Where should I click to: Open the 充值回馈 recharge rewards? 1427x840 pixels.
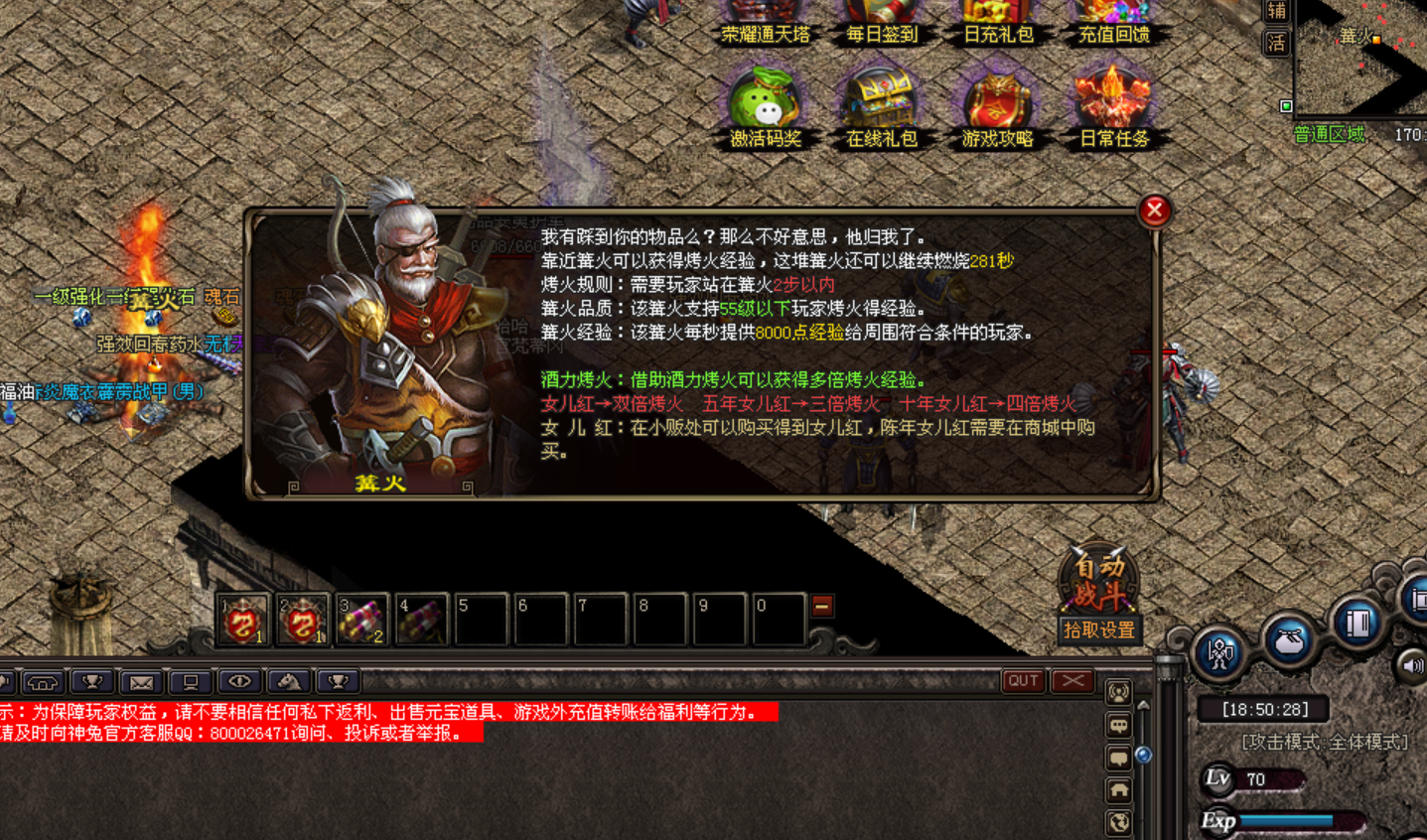1113,22
